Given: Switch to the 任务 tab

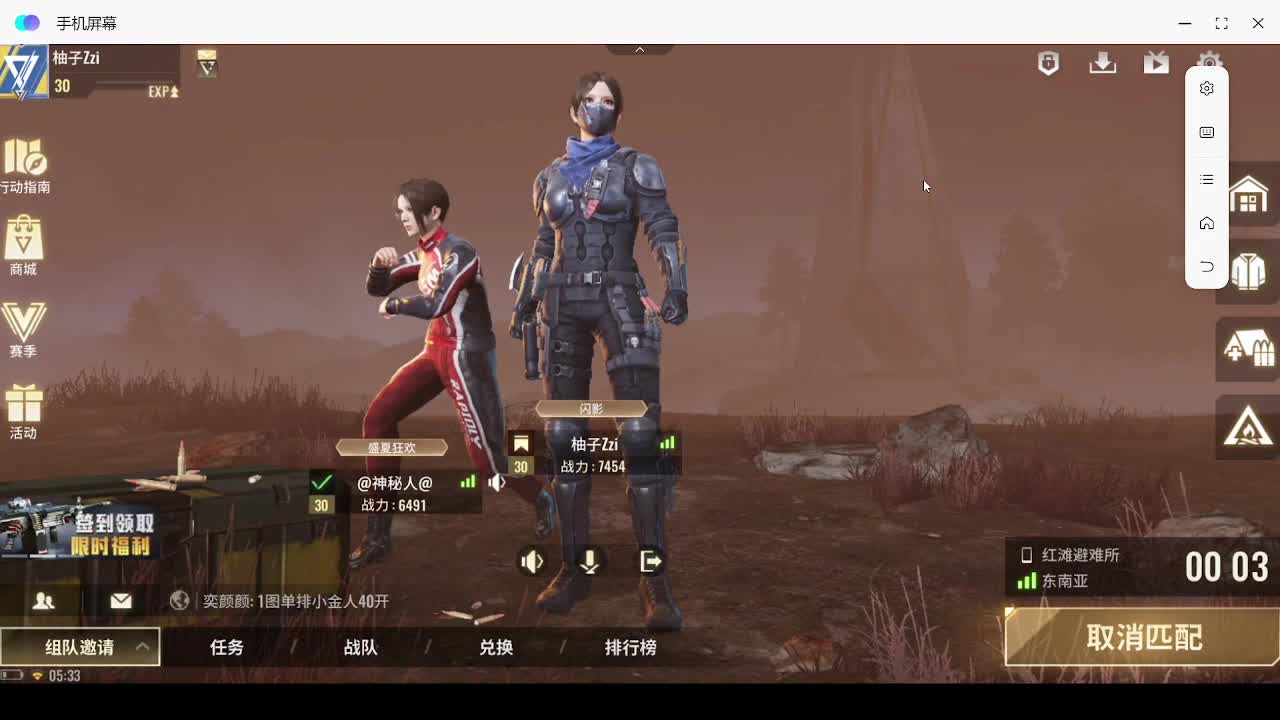Looking at the screenshot, I should pos(225,647).
